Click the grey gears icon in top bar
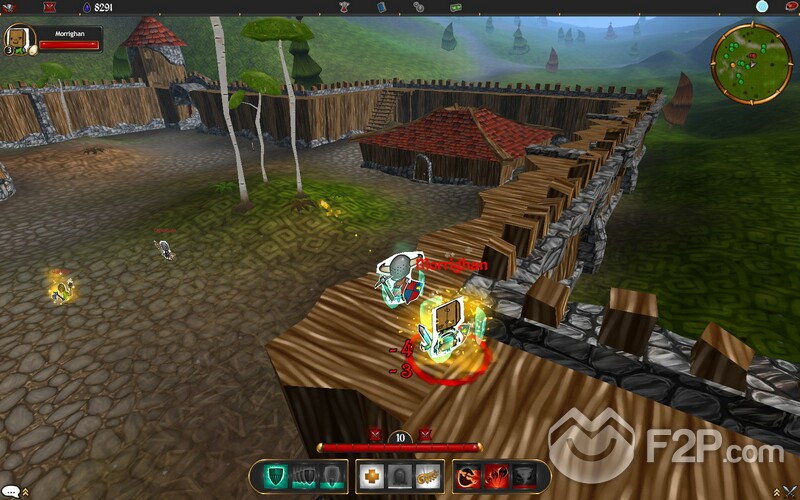The image size is (800, 500). click(418, 7)
